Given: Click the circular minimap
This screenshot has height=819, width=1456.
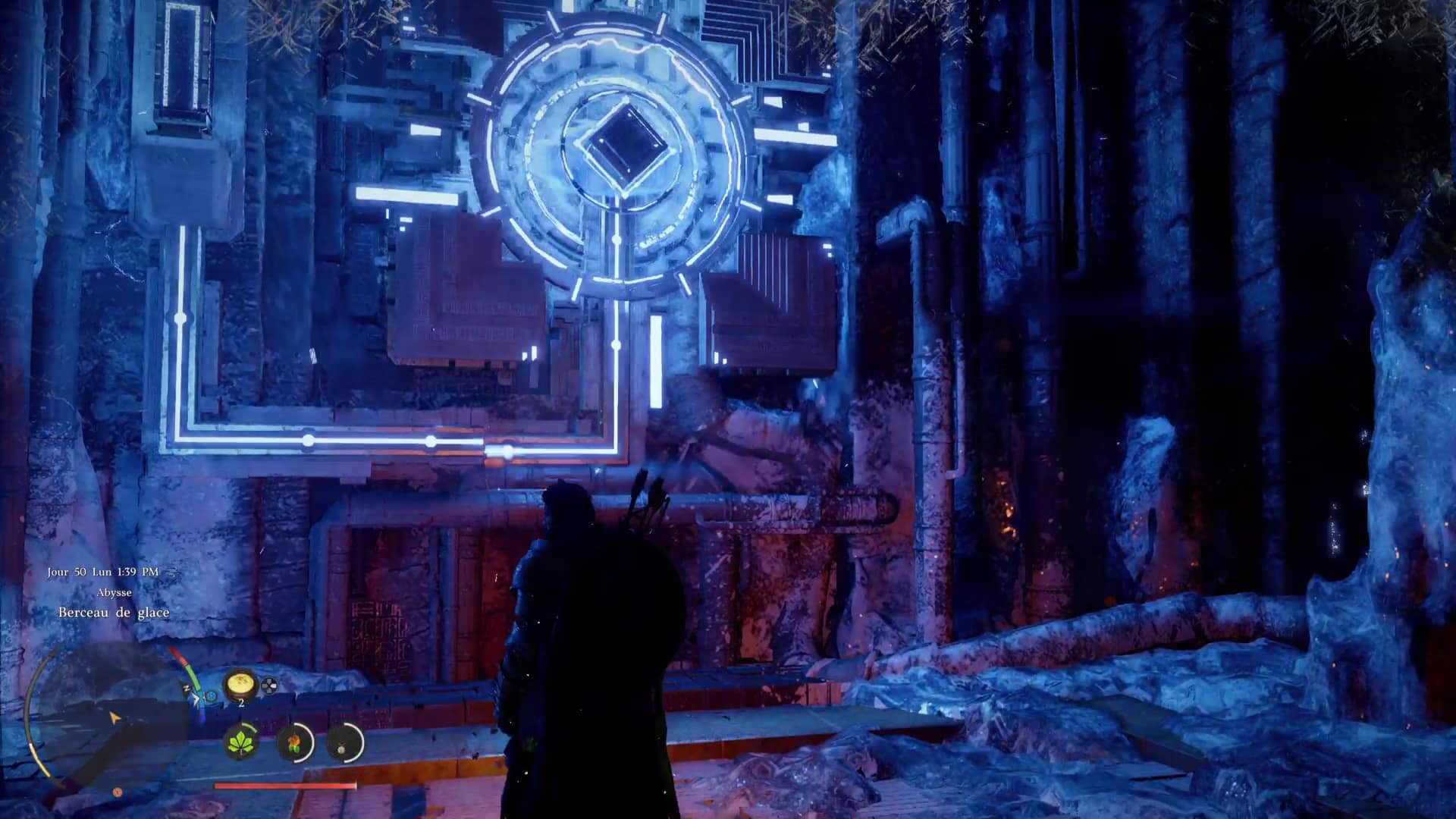Looking at the screenshot, I should 106,717.
